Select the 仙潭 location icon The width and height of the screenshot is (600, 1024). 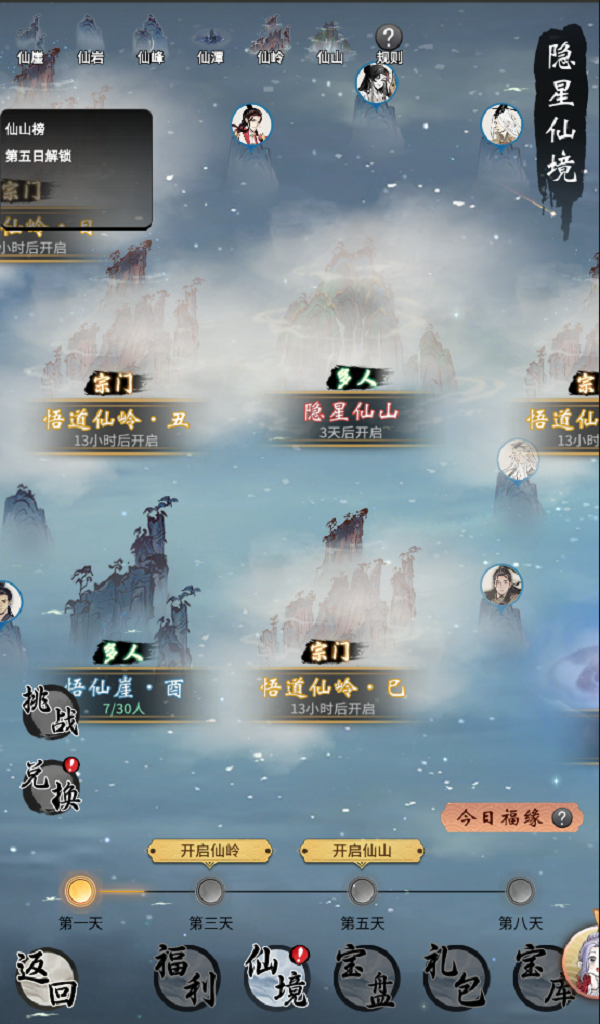[210, 43]
